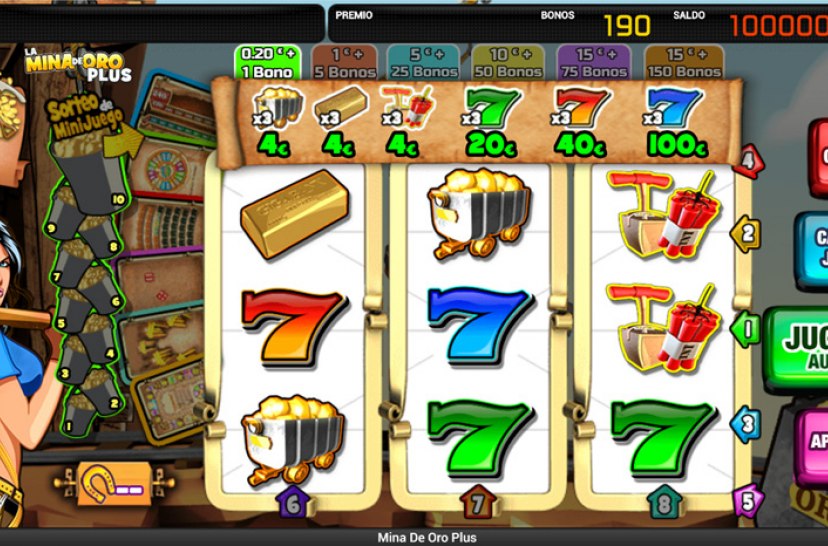Select the blue payline 3 marker
The width and height of the screenshot is (828, 546).
pos(746,424)
